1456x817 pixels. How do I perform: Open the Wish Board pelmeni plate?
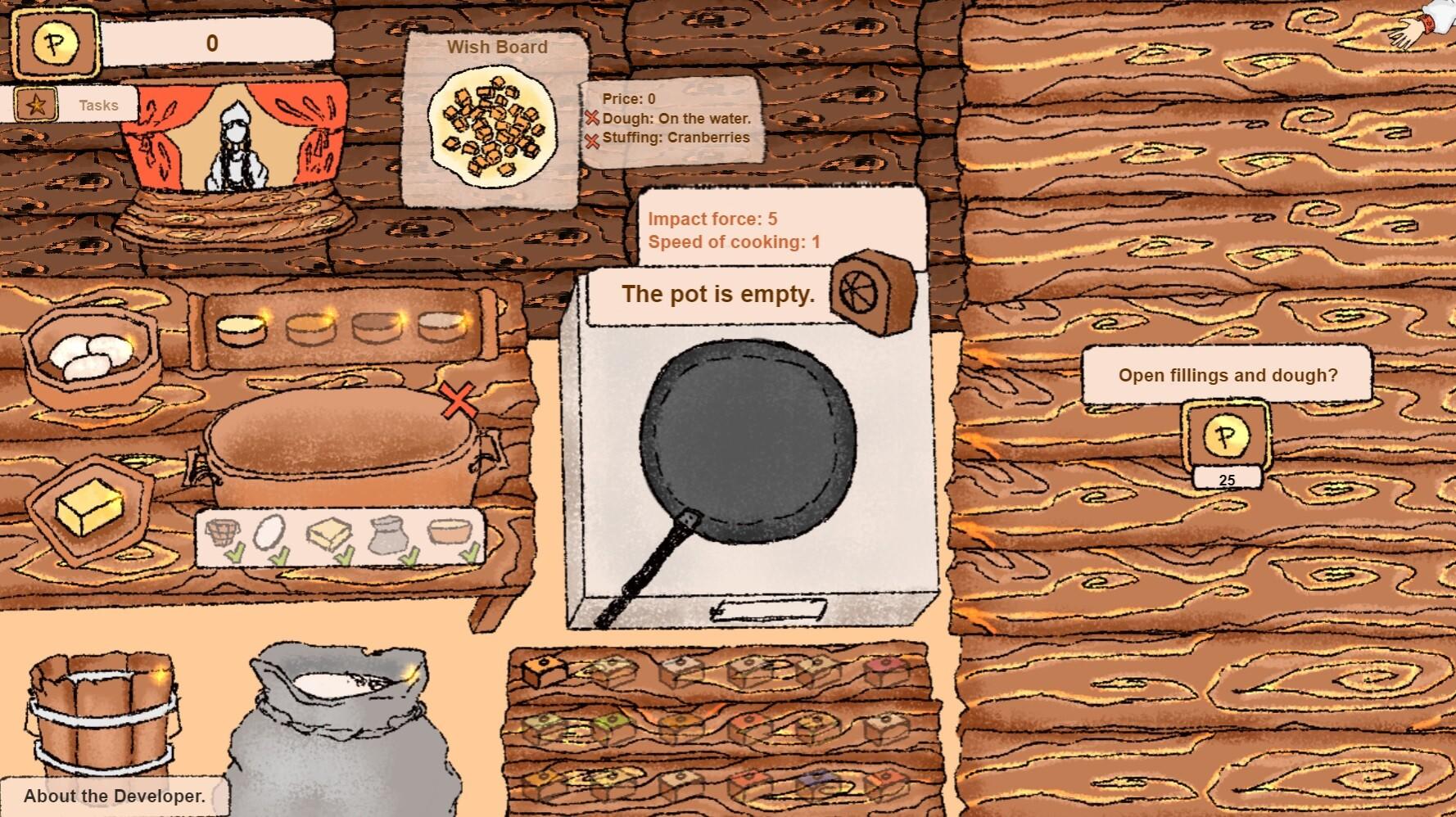[x=491, y=129]
